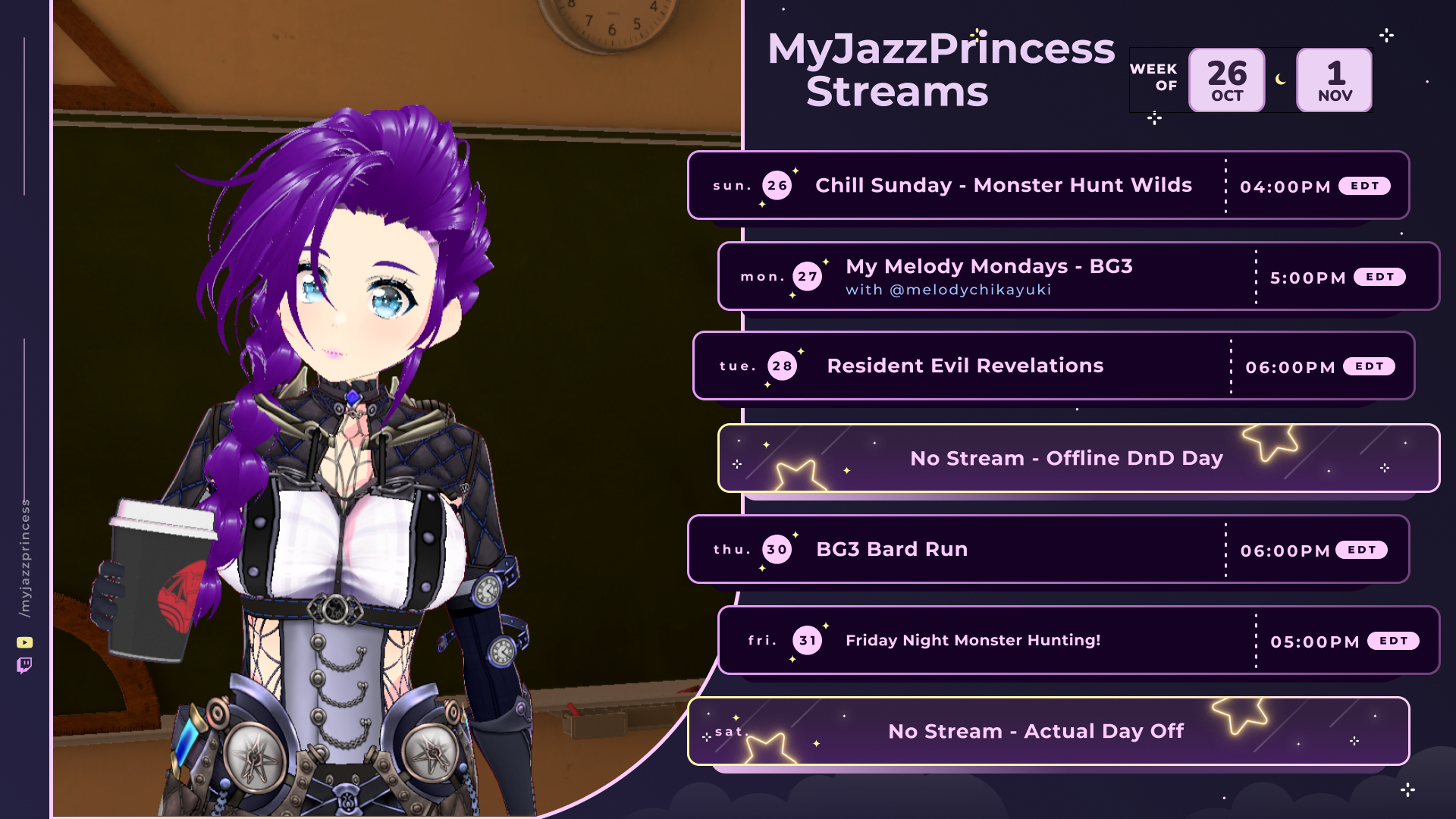This screenshot has height=819, width=1456.
Task: Open the YouTube icon link
Action: [x=25, y=642]
